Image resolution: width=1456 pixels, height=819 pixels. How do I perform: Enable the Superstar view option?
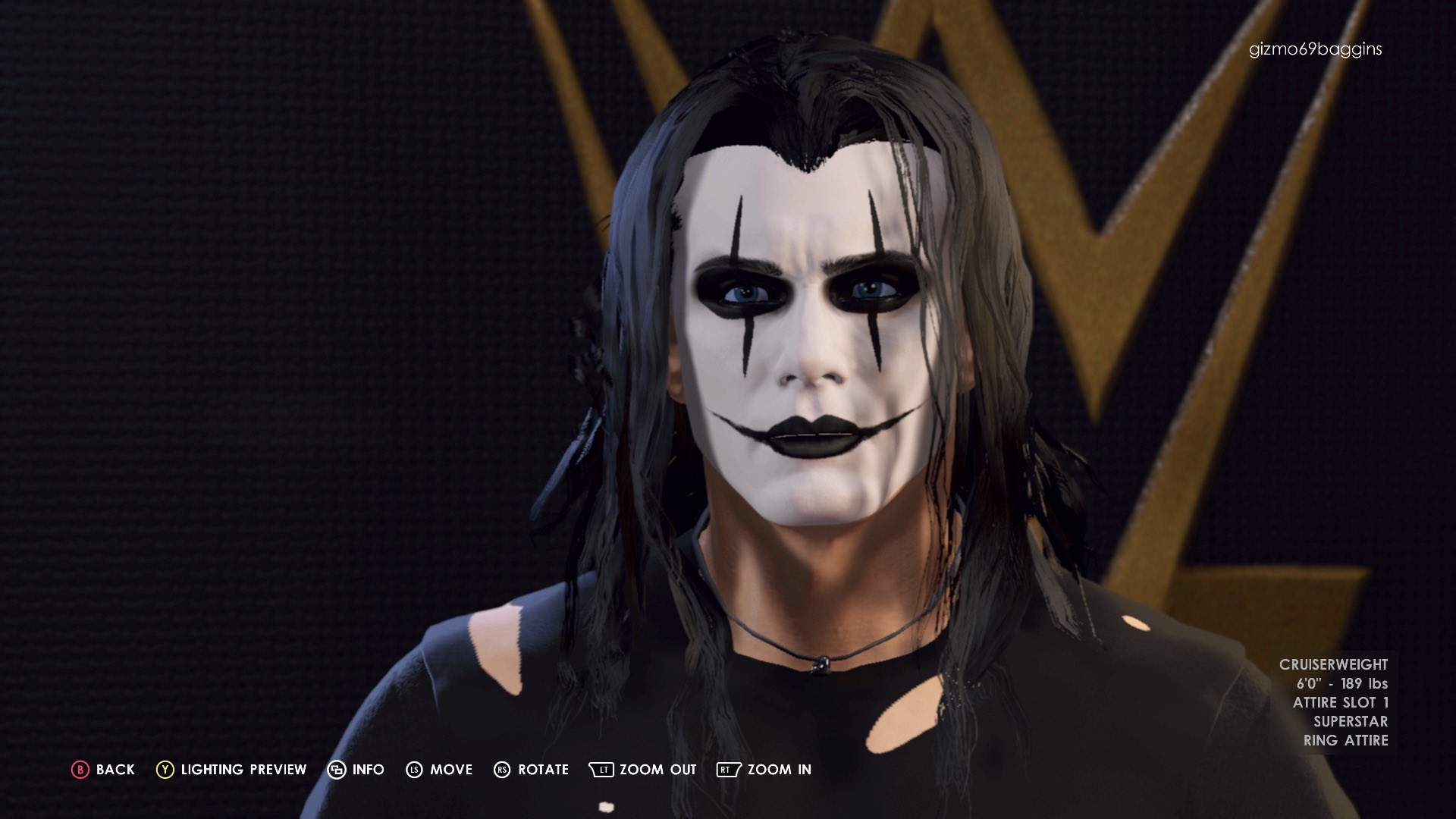pyautogui.click(x=1351, y=723)
